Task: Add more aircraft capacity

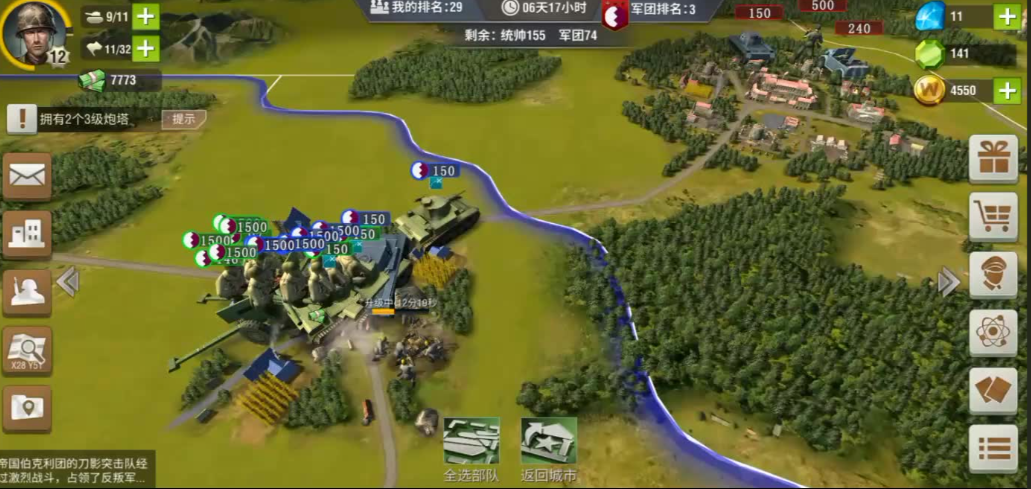Action: click(146, 48)
